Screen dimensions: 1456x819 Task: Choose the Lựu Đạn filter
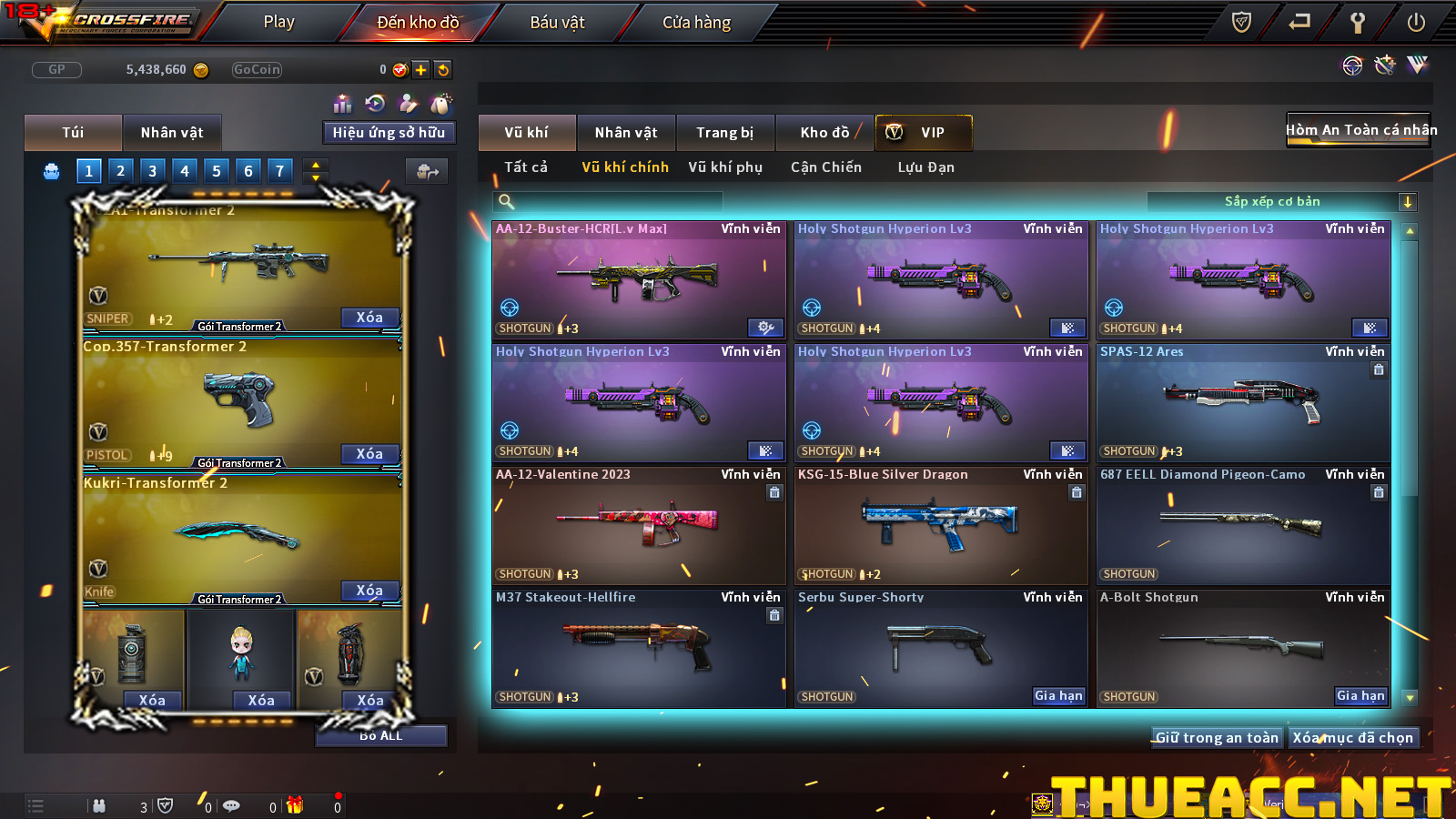tap(925, 167)
